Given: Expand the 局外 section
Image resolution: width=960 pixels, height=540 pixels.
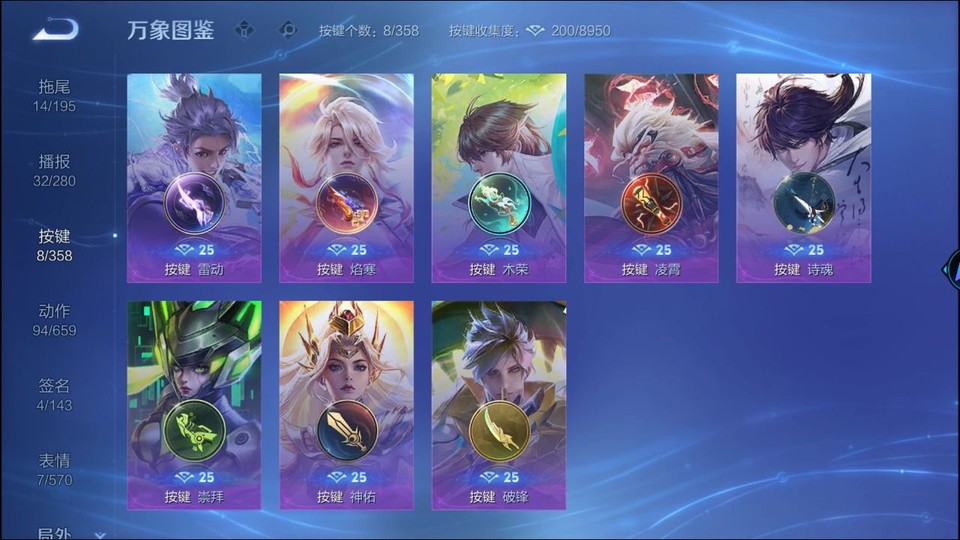Looking at the screenshot, I should point(70,534).
